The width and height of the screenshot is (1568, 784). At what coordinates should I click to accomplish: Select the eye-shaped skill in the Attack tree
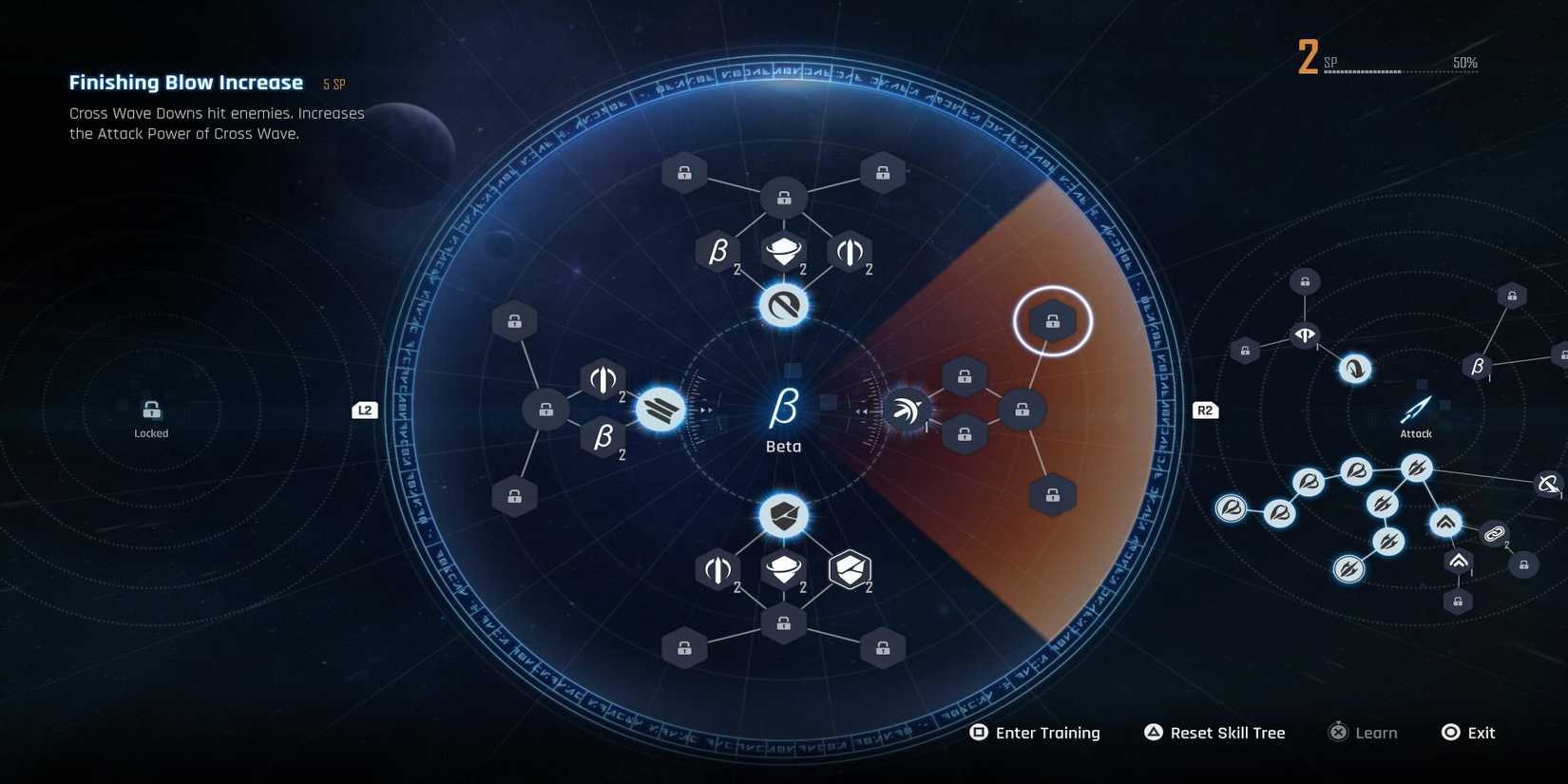pos(1303,335)
